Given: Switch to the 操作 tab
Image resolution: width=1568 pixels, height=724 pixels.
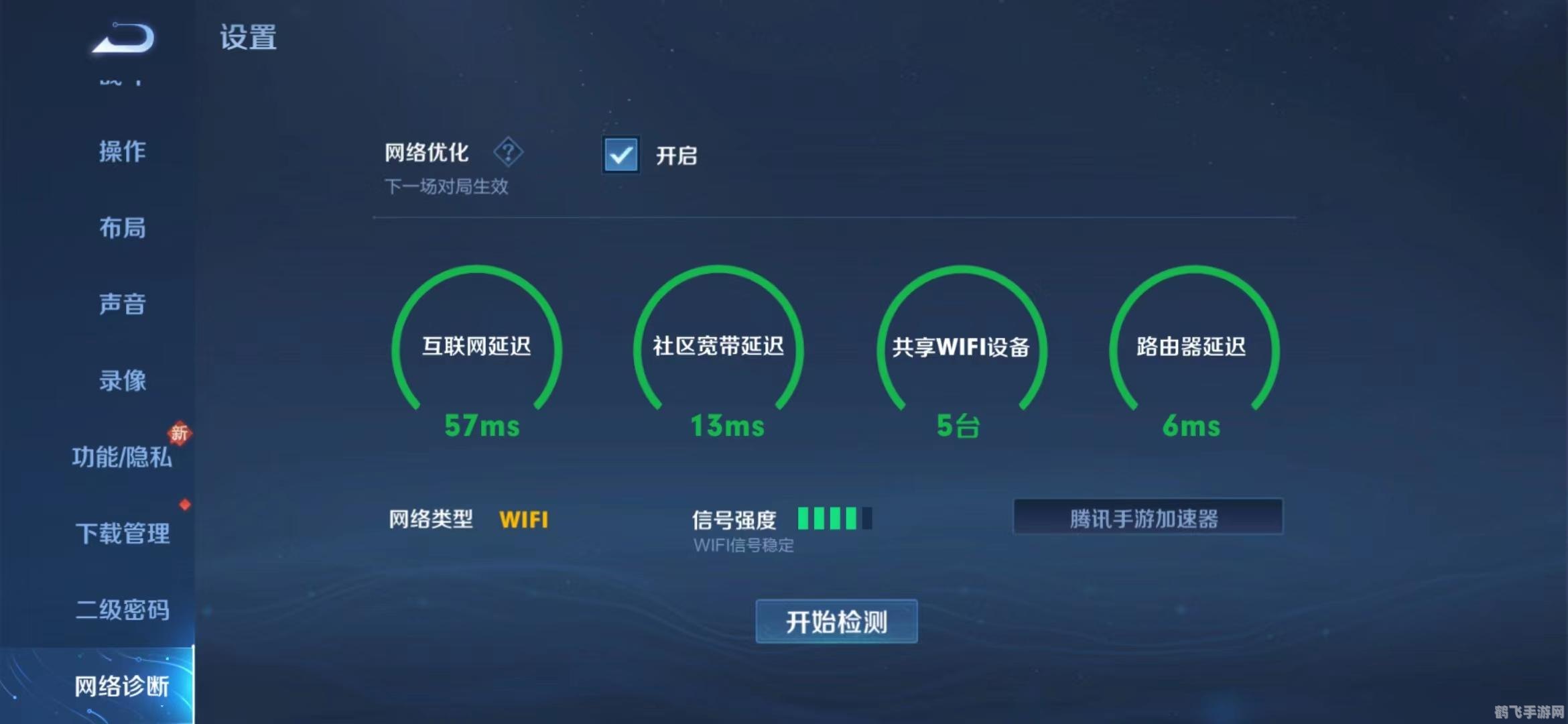Looking at the screenshot, I should point(123,153).
